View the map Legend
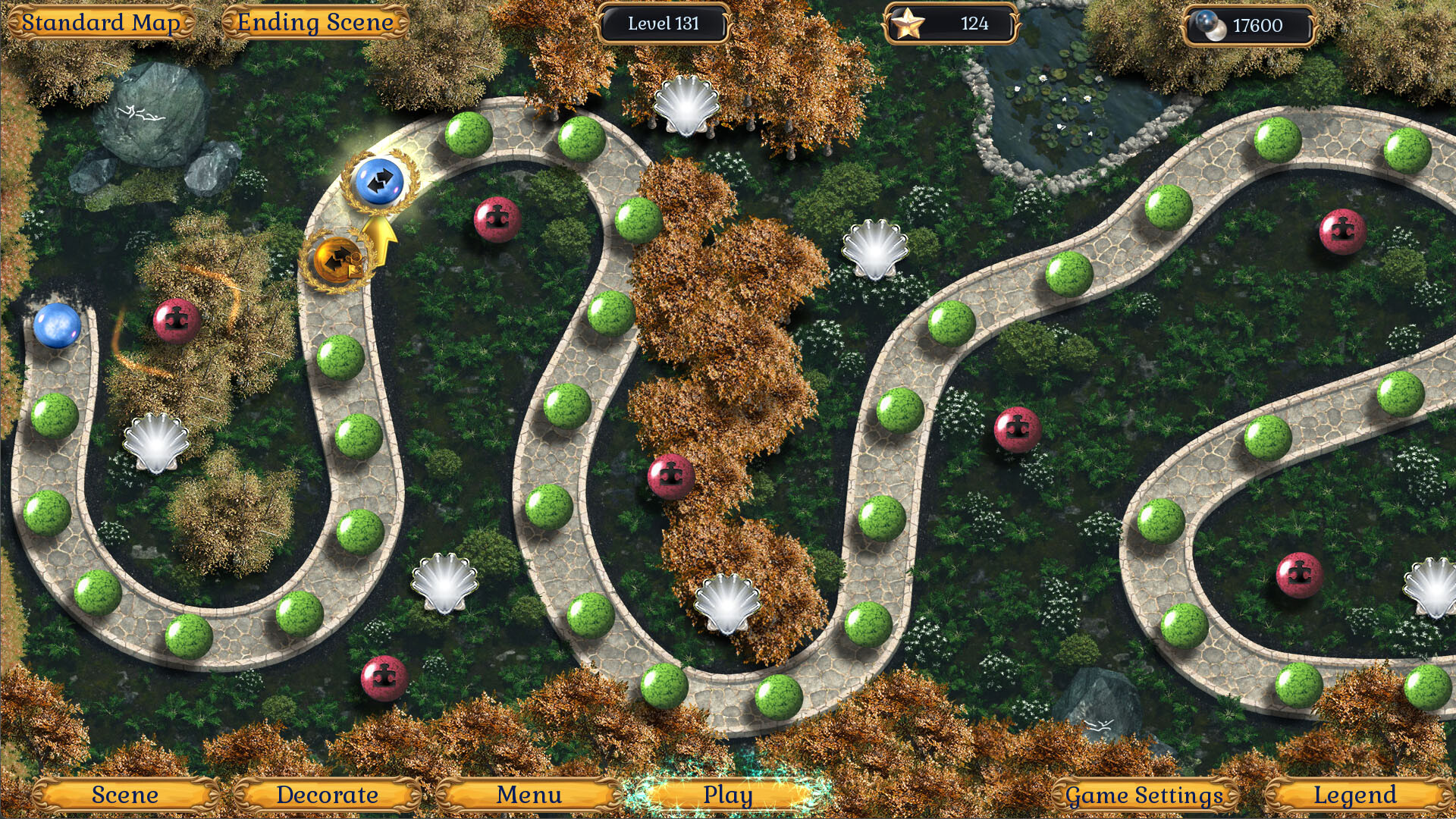 coord(1356,795)
